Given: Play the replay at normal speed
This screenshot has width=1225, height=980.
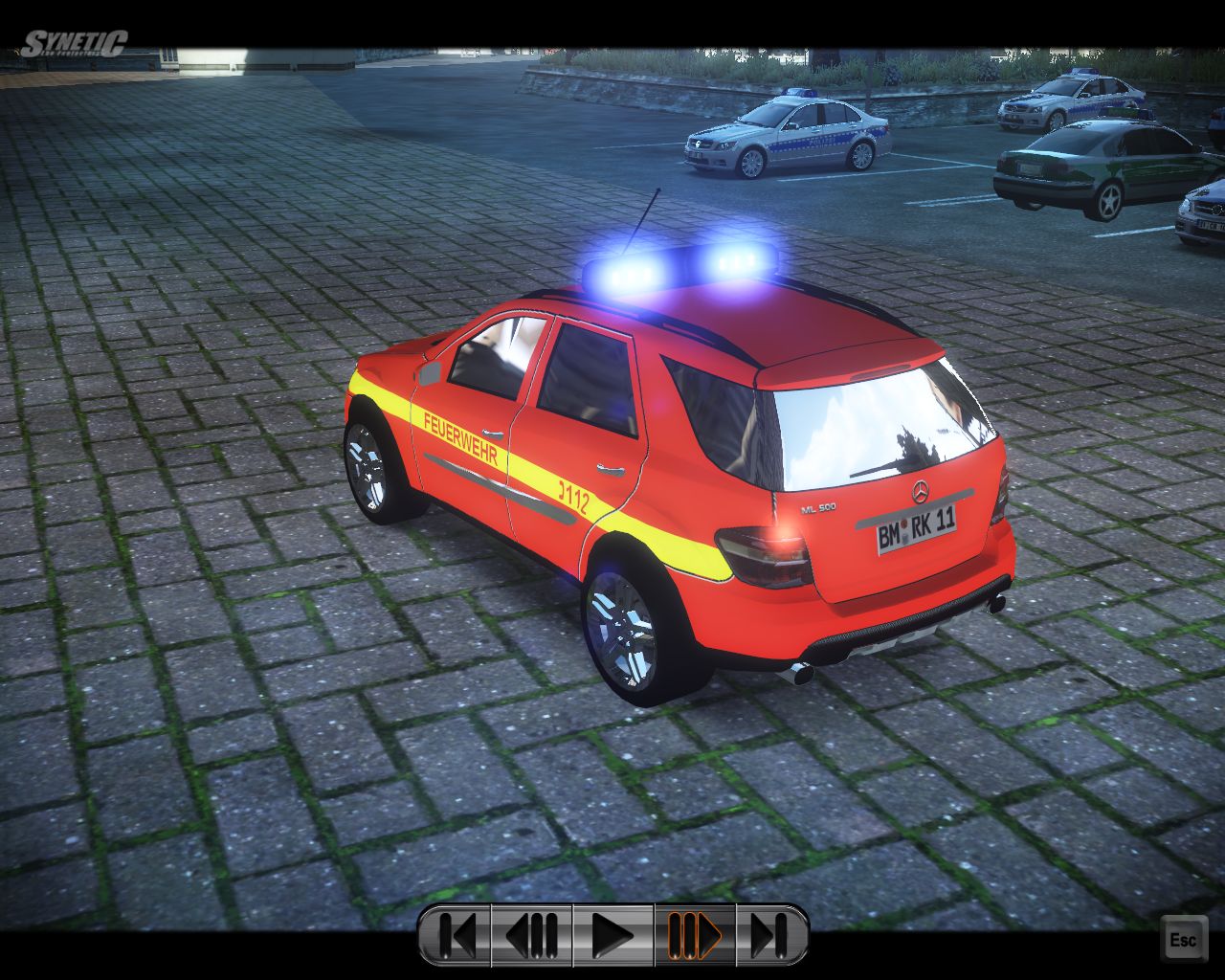Looking at the screenshot, I should 612,935.
